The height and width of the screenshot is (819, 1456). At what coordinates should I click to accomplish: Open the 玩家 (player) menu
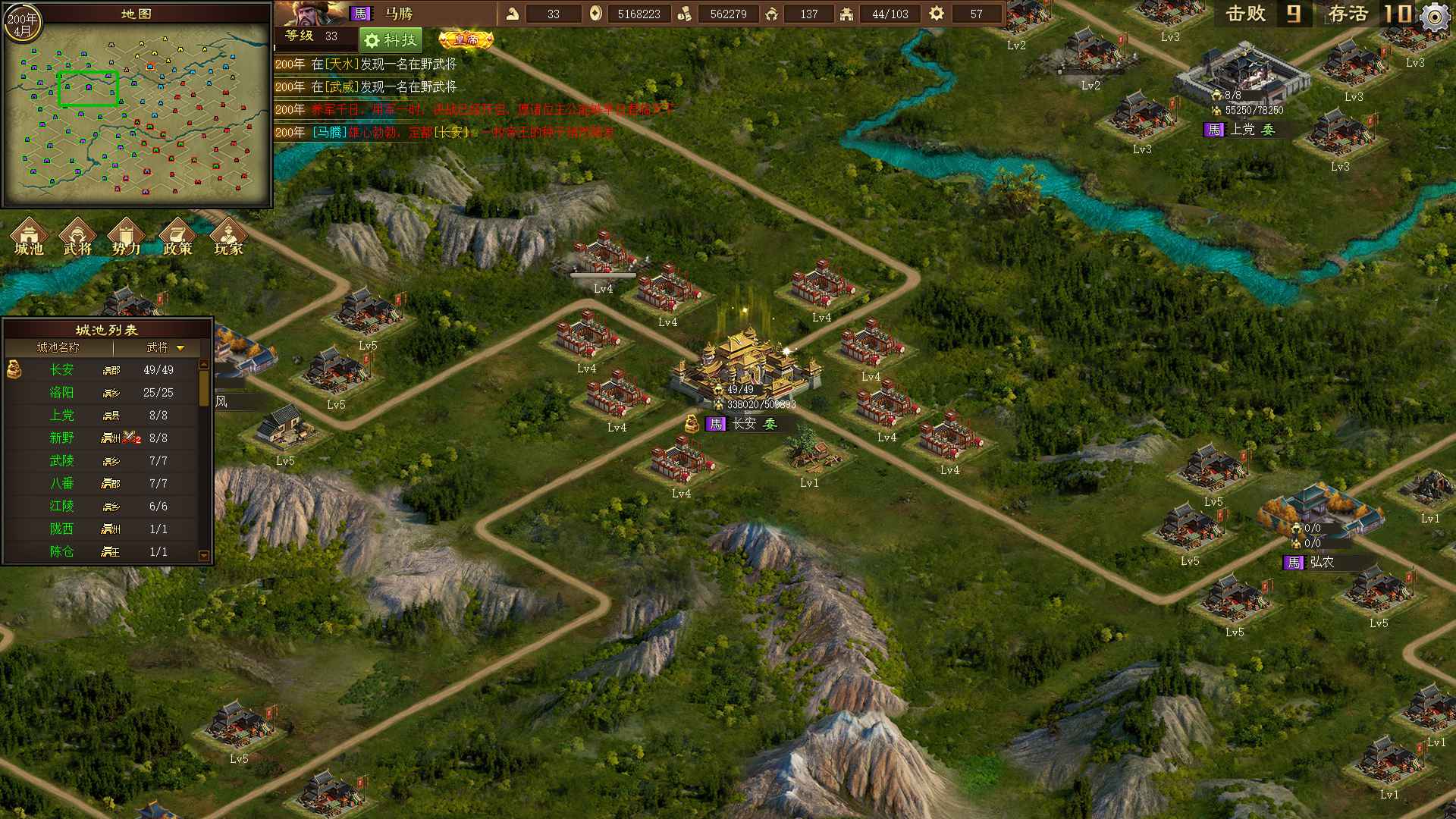click(x=227, y=237)
